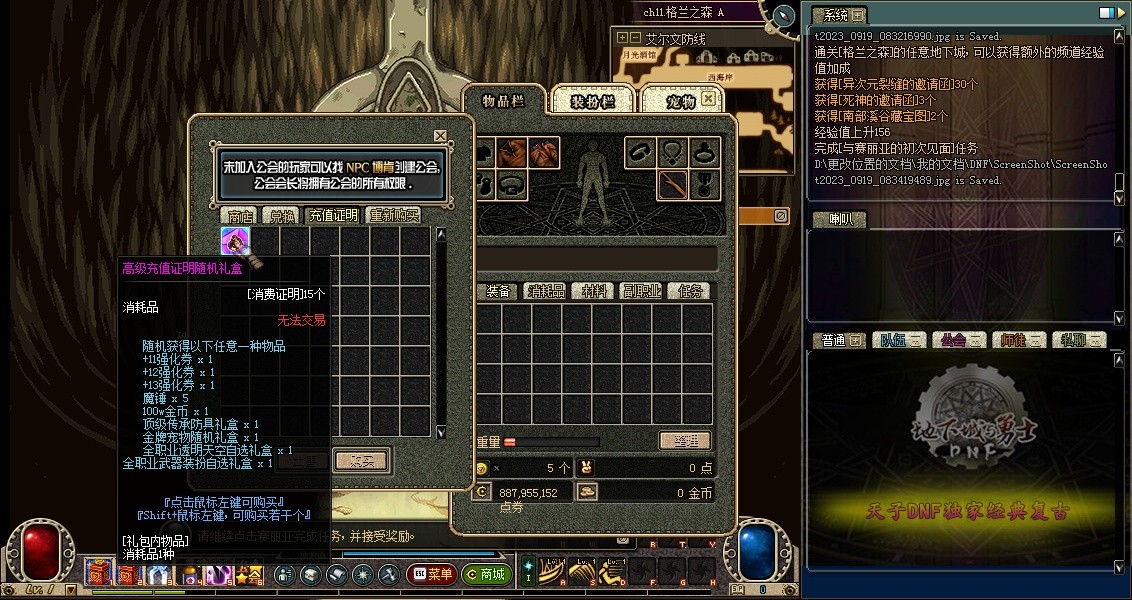Switch inventory to 副职业 category
This screenshot has width=1132, height=600.
[641, 291]
